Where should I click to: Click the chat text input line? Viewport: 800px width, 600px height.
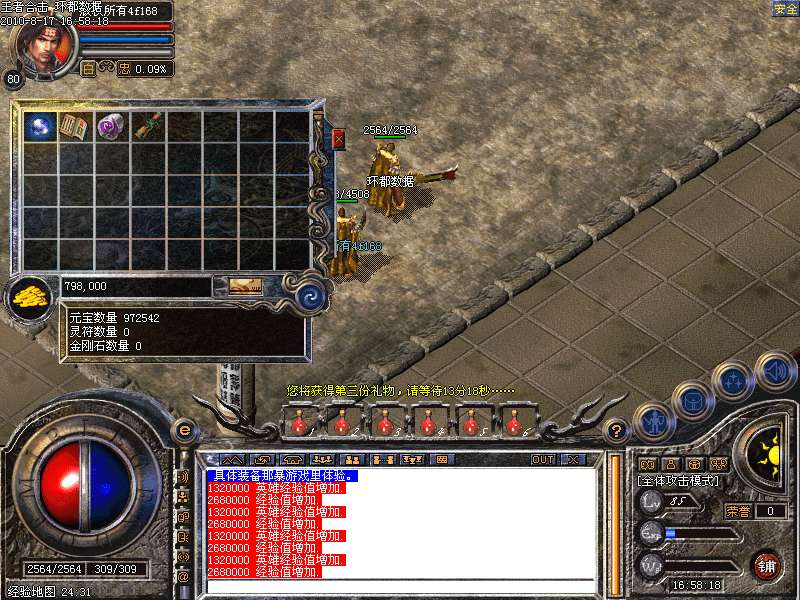400,585
